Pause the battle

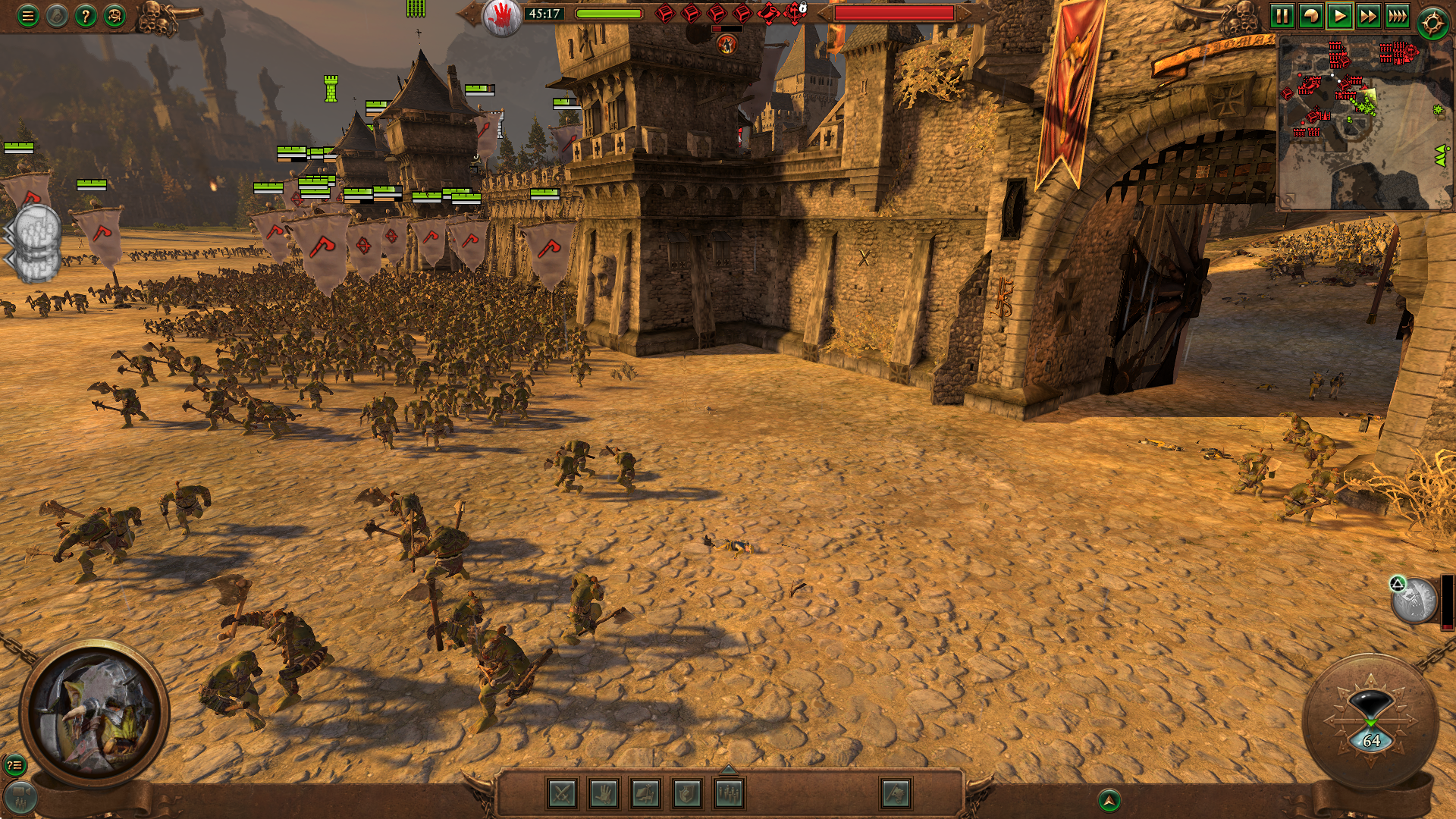tap(1282, 16)
